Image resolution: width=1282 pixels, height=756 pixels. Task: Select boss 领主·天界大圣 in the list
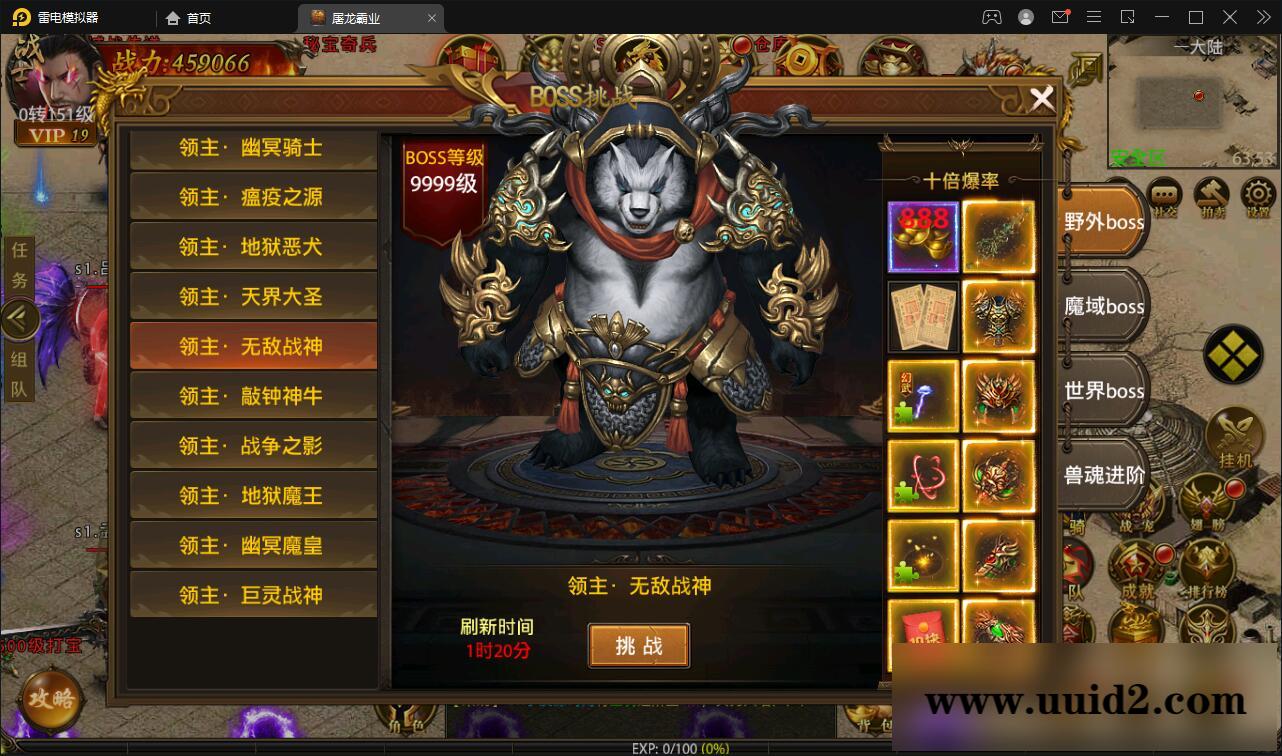click(253, 295)
